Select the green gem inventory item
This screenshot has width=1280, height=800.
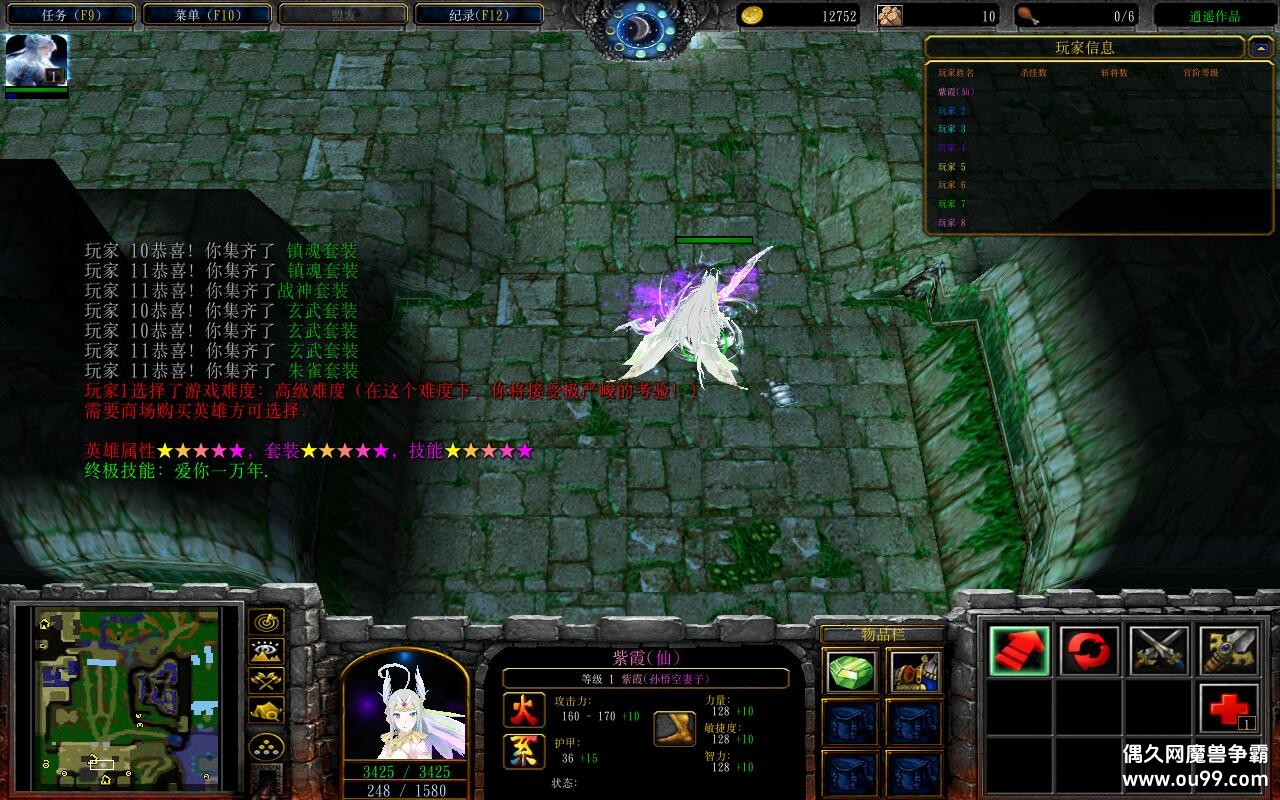[851, 672]
